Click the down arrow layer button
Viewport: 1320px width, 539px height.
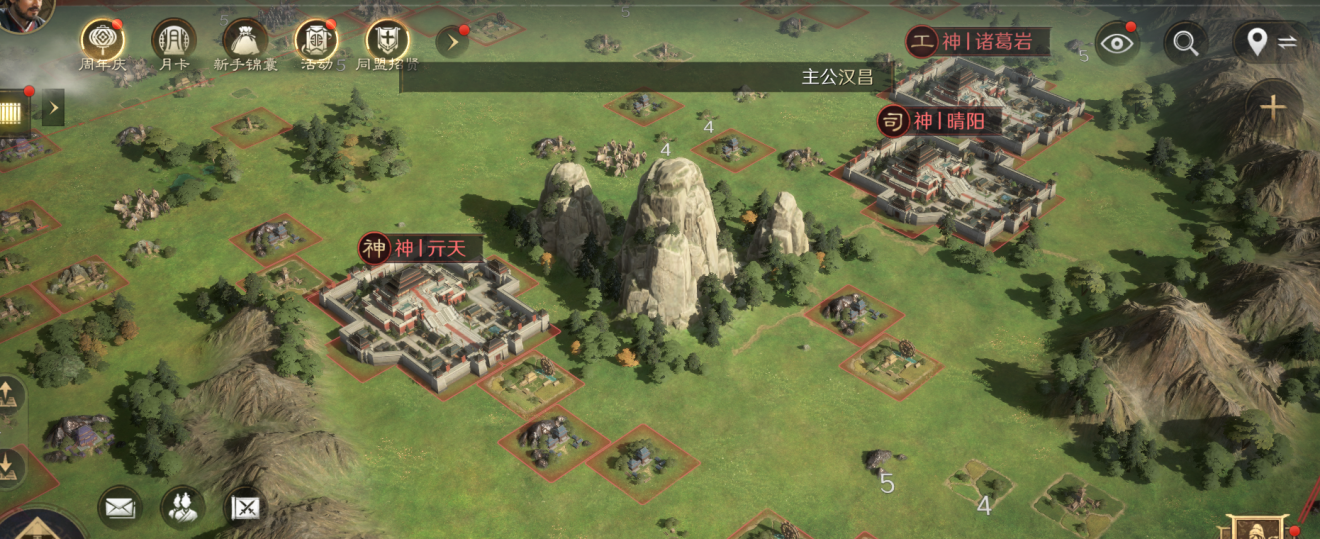[x=8, y=466]
